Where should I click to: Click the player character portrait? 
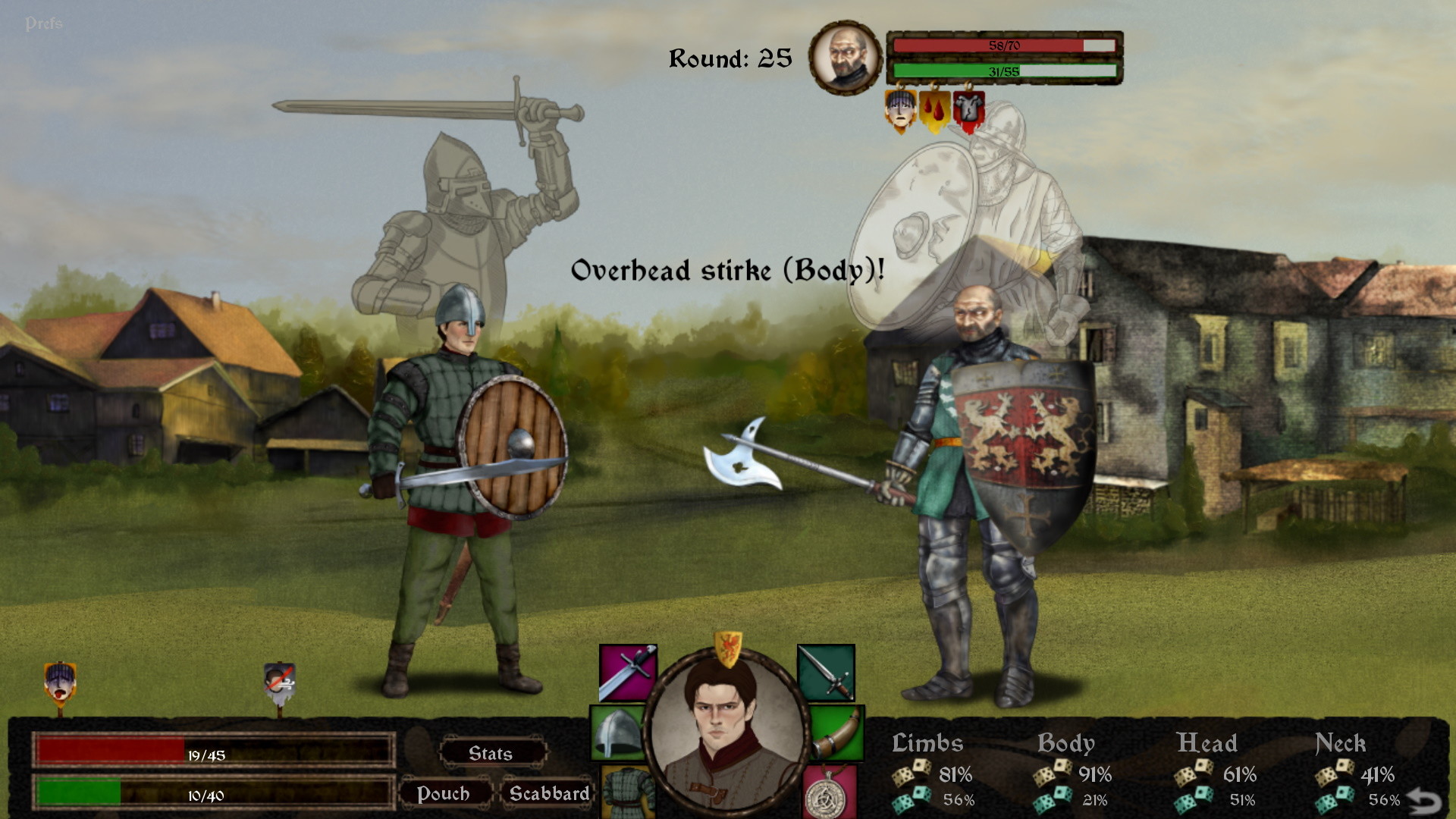pos(730,728)
